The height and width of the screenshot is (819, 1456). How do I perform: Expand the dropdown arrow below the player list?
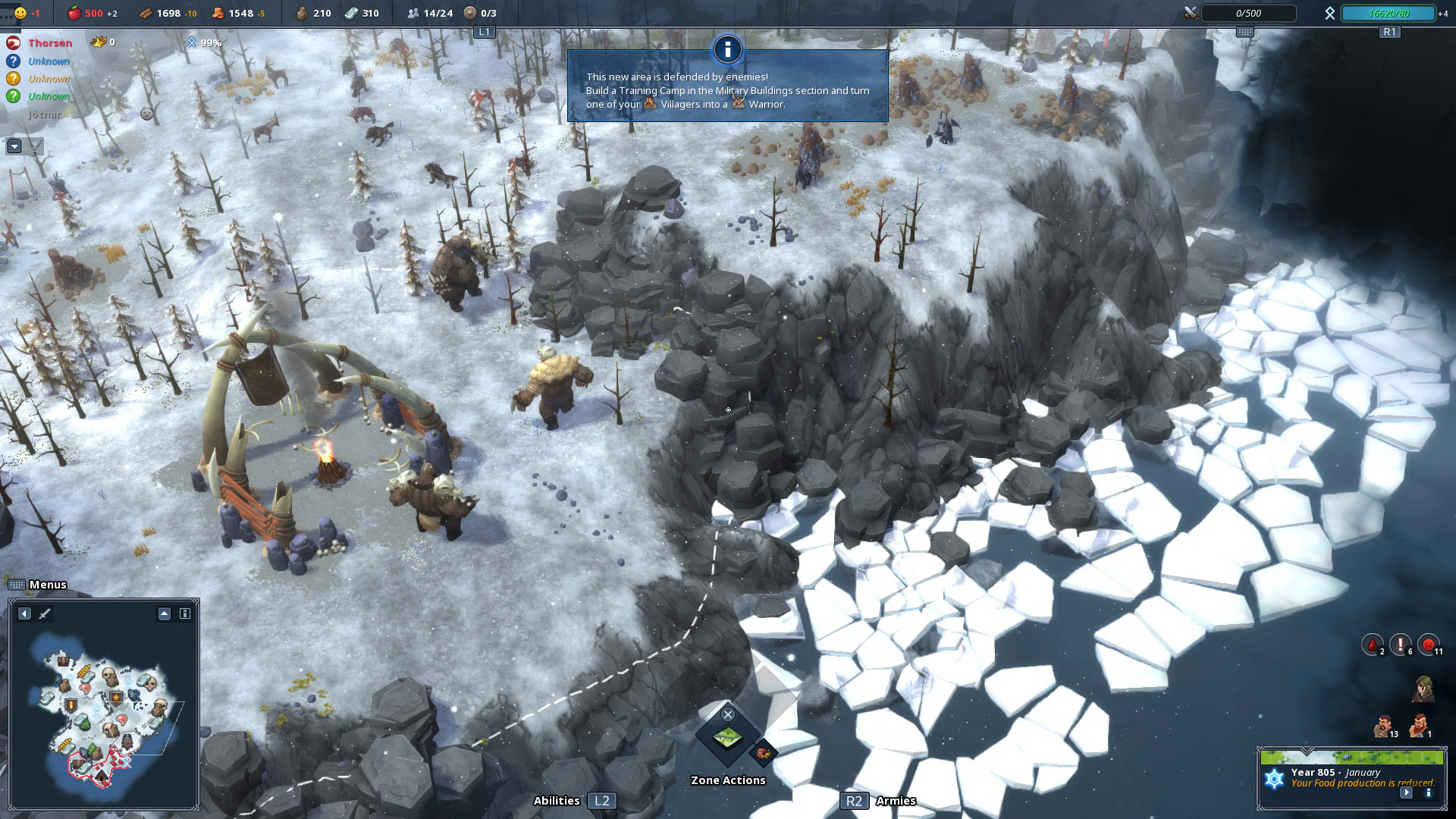click(14, 146)
